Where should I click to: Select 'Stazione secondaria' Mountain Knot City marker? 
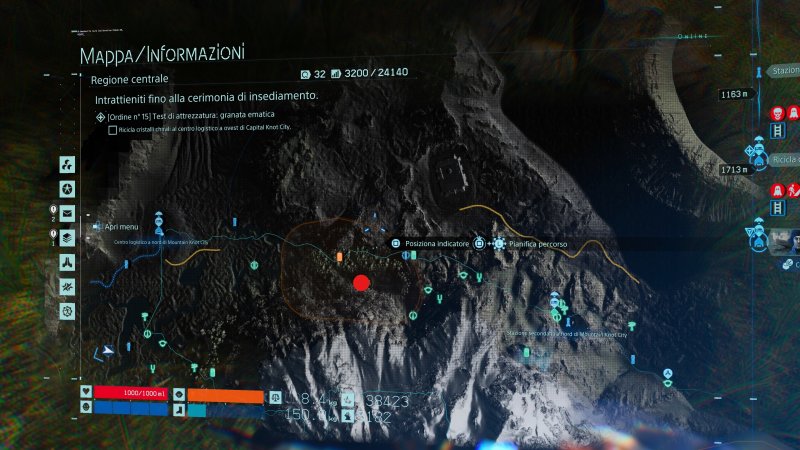555,300
